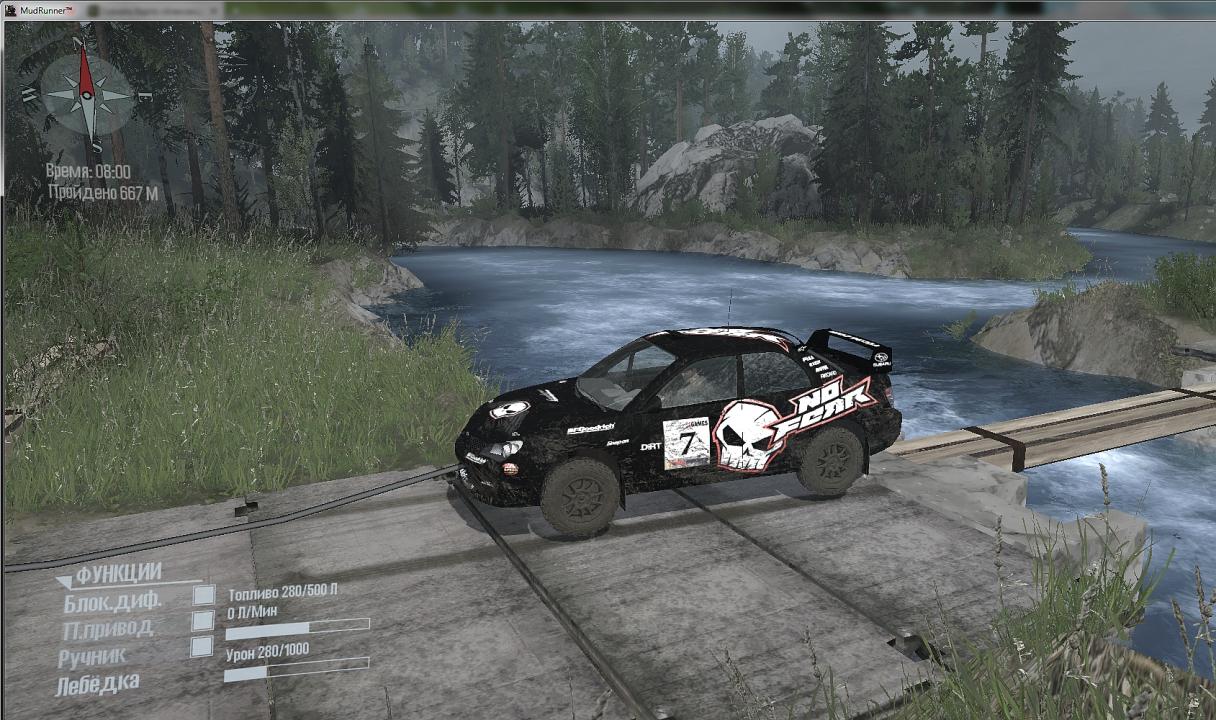Enable the П.привод all-wheel drive checkbox
The width and height of the screenshot is (1216, 720).
203,621
